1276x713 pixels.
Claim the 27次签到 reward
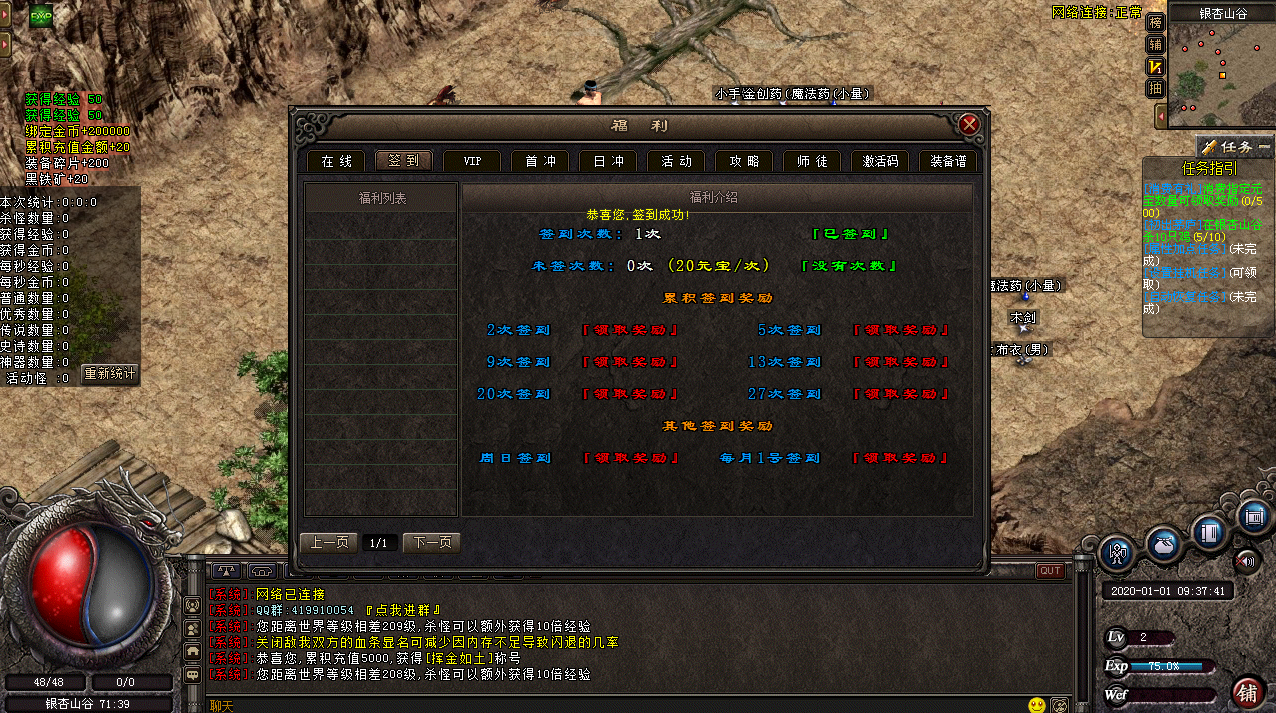901,394
